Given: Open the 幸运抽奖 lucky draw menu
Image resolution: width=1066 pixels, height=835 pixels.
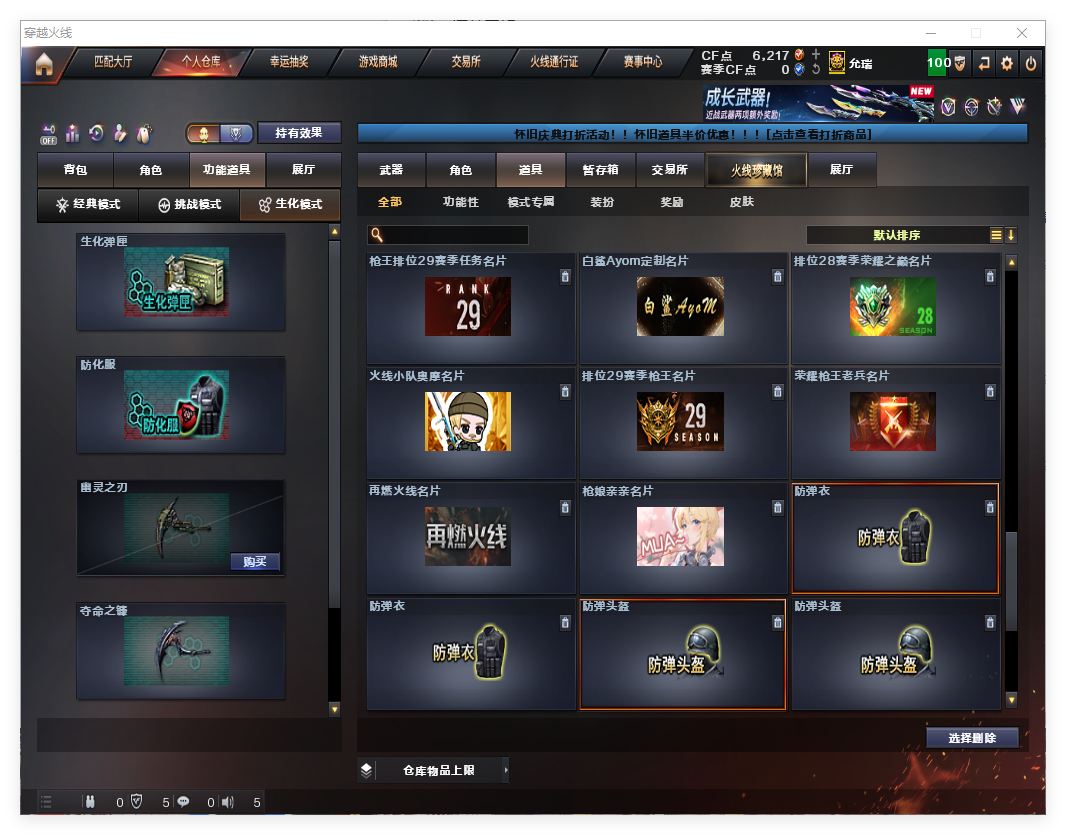Looking at the screenshot, I should 289,62.
